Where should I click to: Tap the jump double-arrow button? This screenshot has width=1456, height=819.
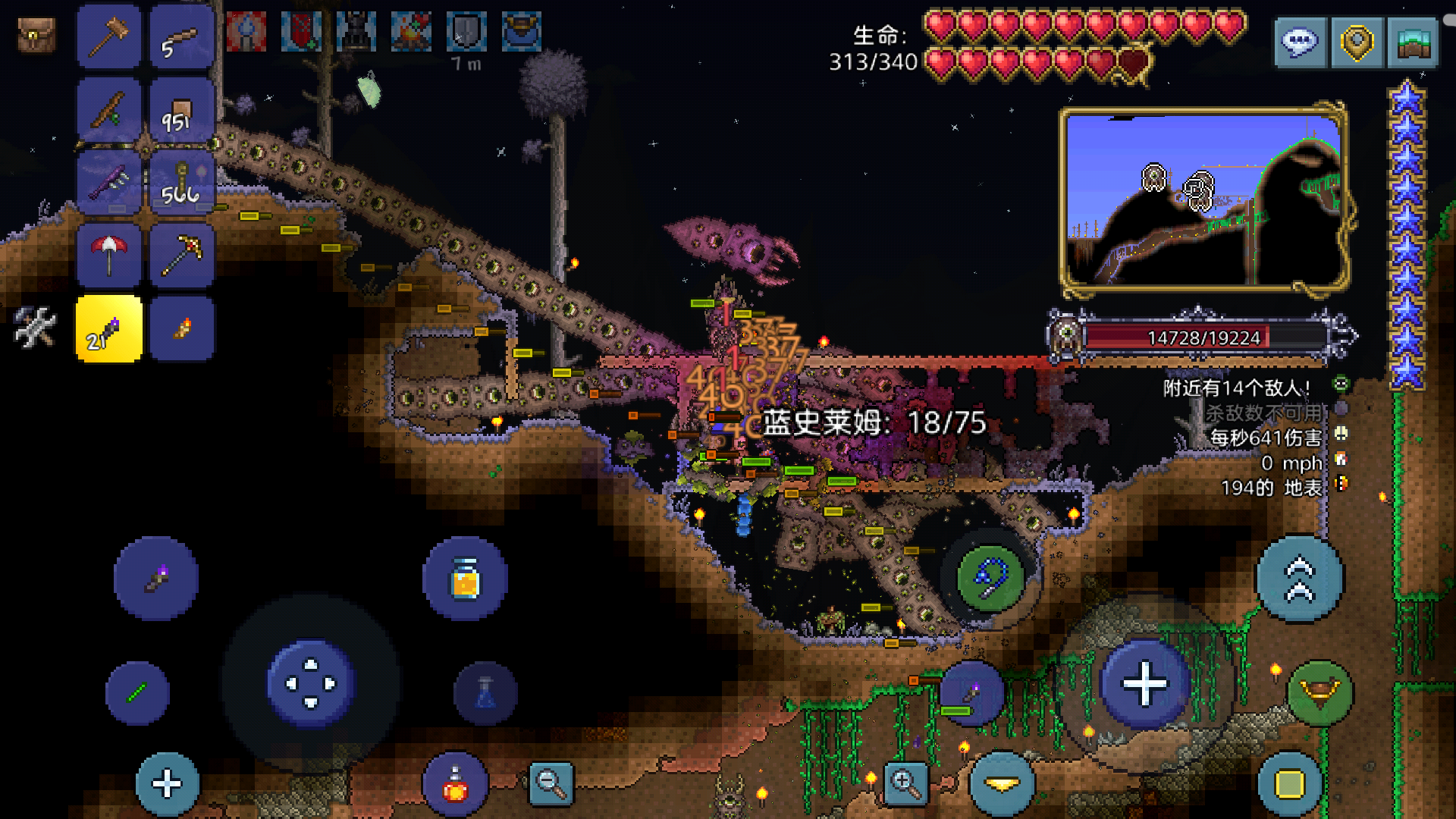pyautogui.click(x=1300, y=579)
